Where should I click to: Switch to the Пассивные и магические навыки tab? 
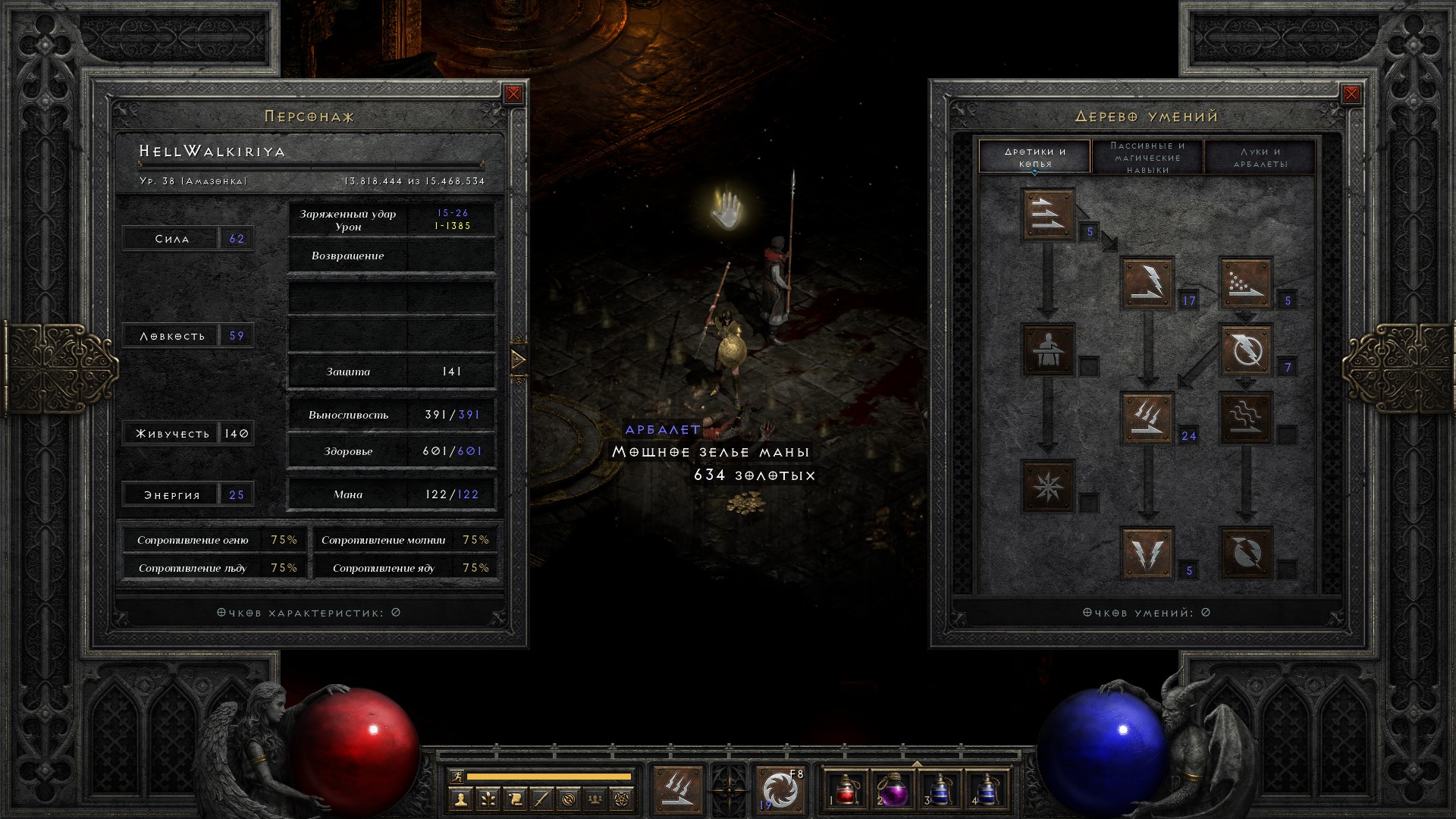pyautogui.click(x=1147, y=157)
